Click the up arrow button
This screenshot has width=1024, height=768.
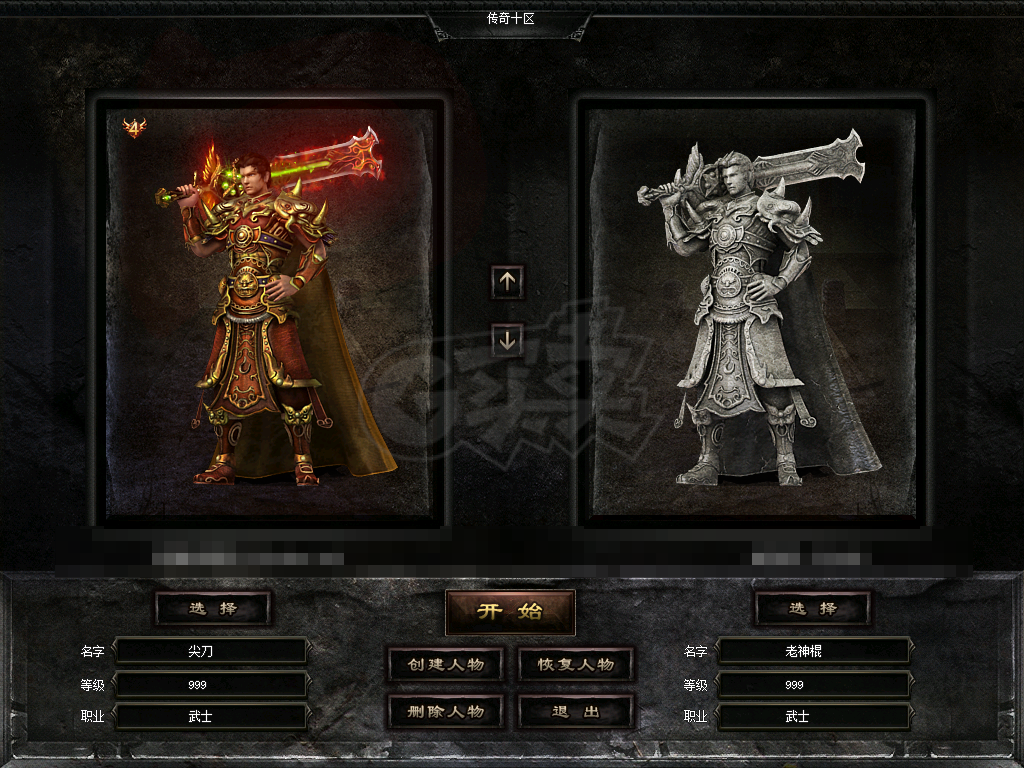(507, 282)
